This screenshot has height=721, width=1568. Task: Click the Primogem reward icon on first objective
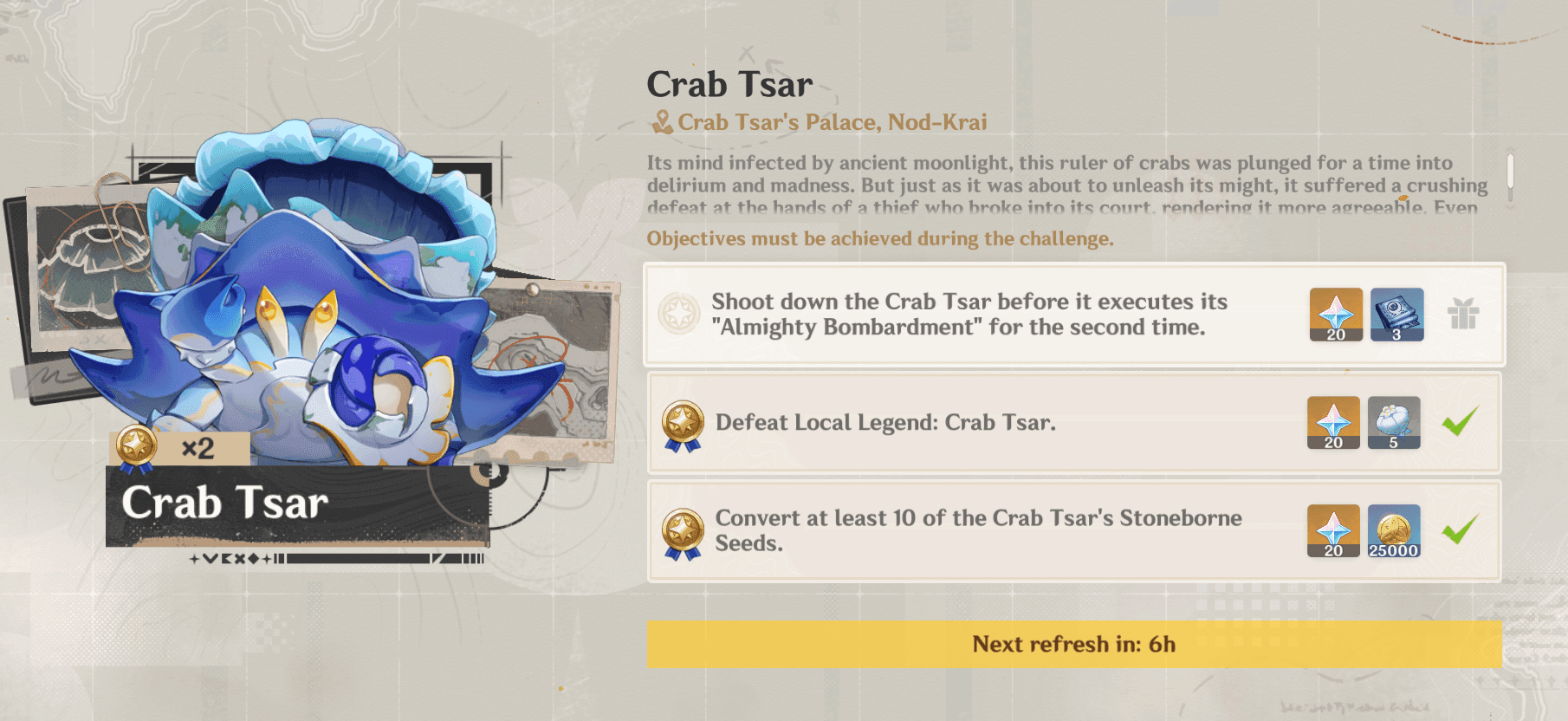tap(1335, 315)
